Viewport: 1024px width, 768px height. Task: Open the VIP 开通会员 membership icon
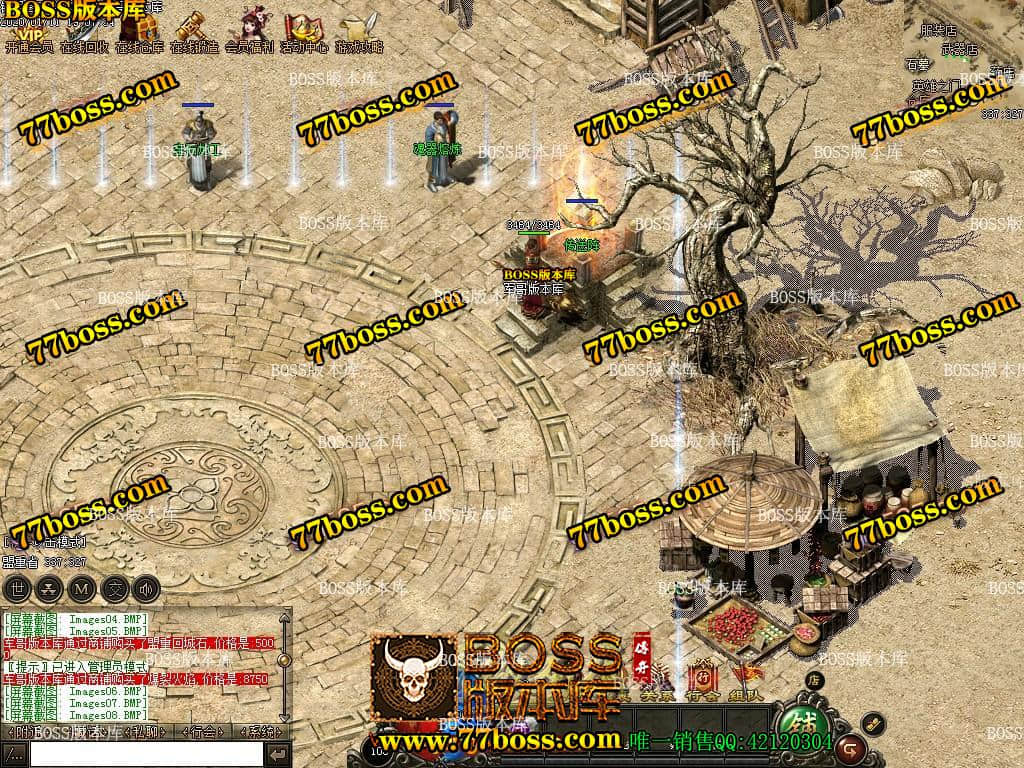tap(28, 32)
